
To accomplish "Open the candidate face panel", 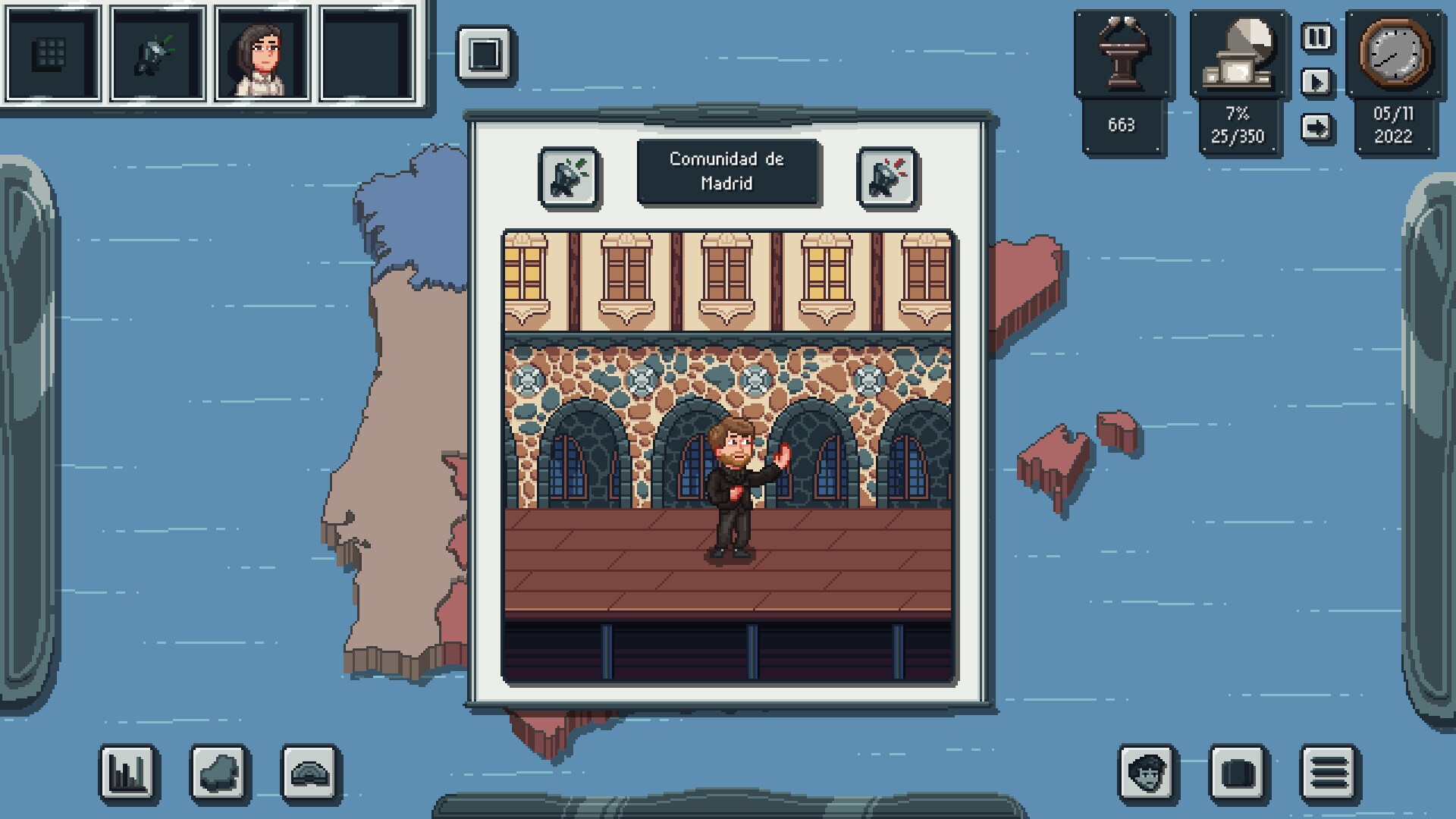I will (1147, 773).
